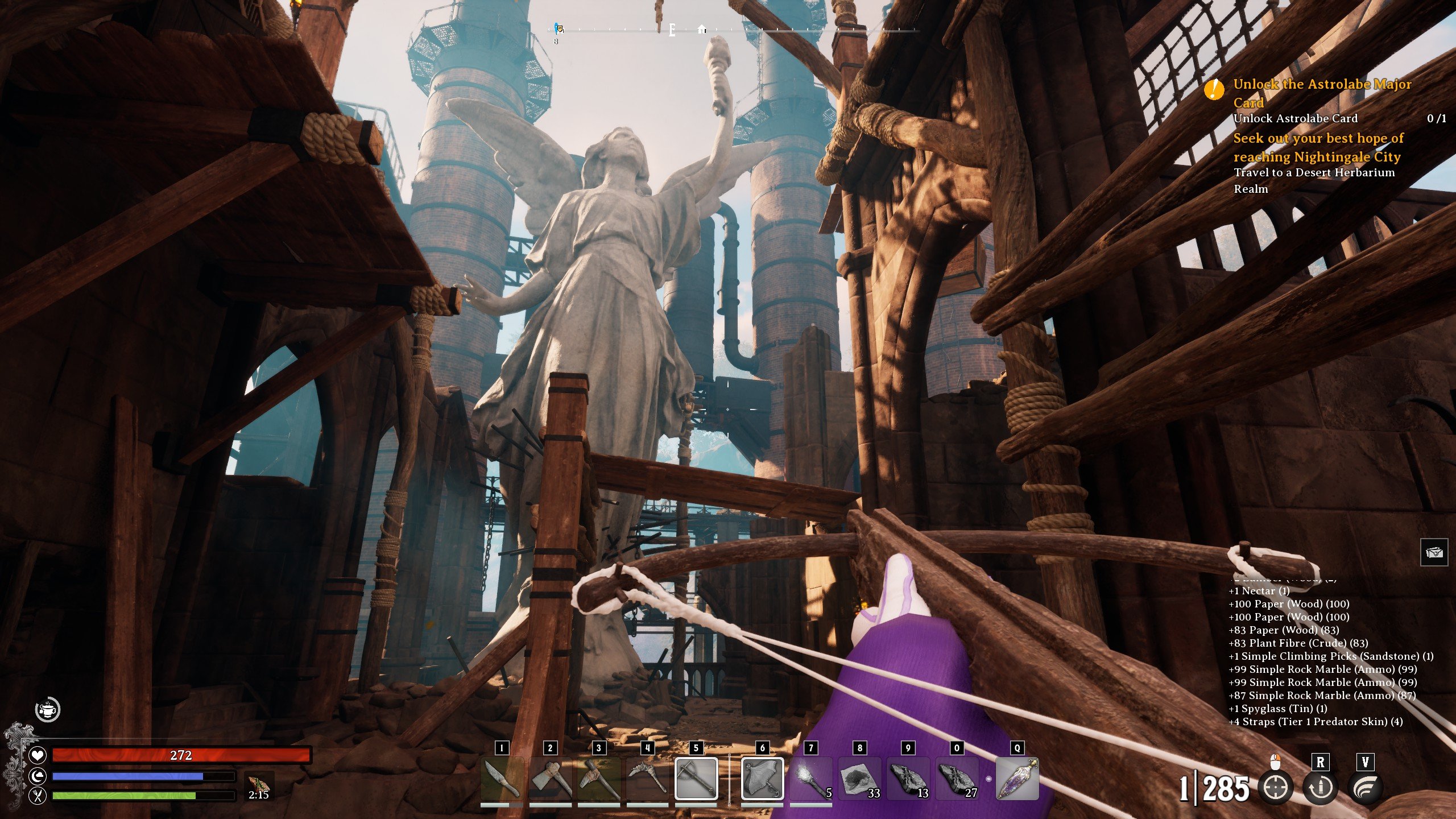Click the house marker on the compass
Image resolution: width=1456 pixels, height=819 pixels.
[702, 29]
